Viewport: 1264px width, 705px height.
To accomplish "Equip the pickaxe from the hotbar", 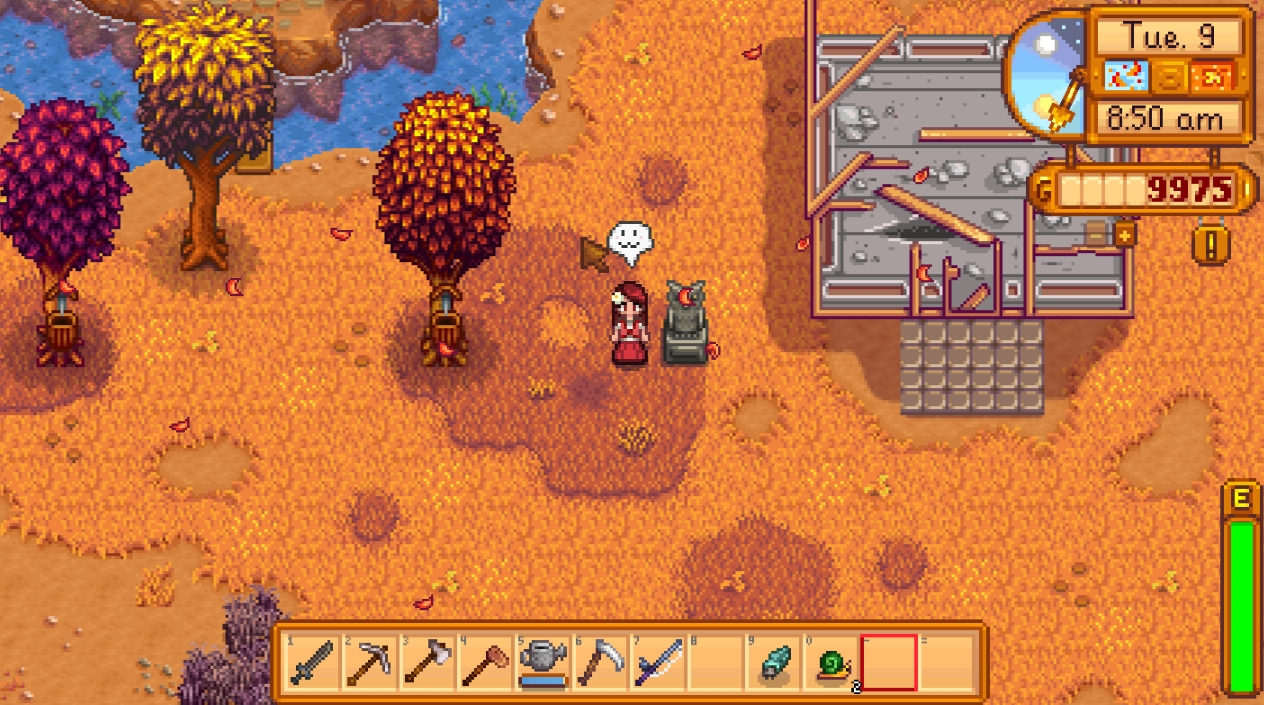I will point(368,662).
